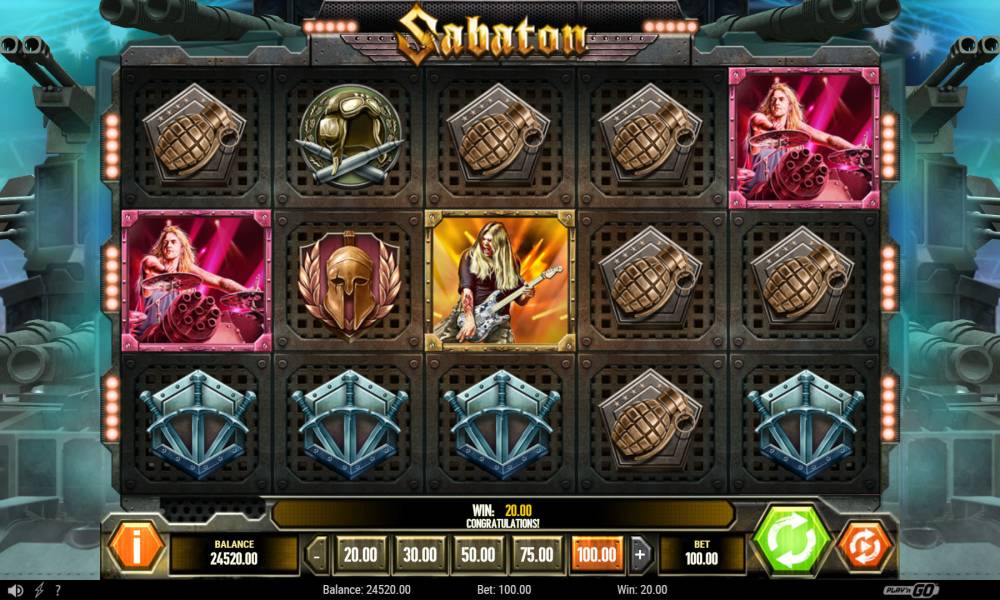Activate the orange auto-play button
The image size is (1000, 600).
pyautogui.click(x=862, y=546)
